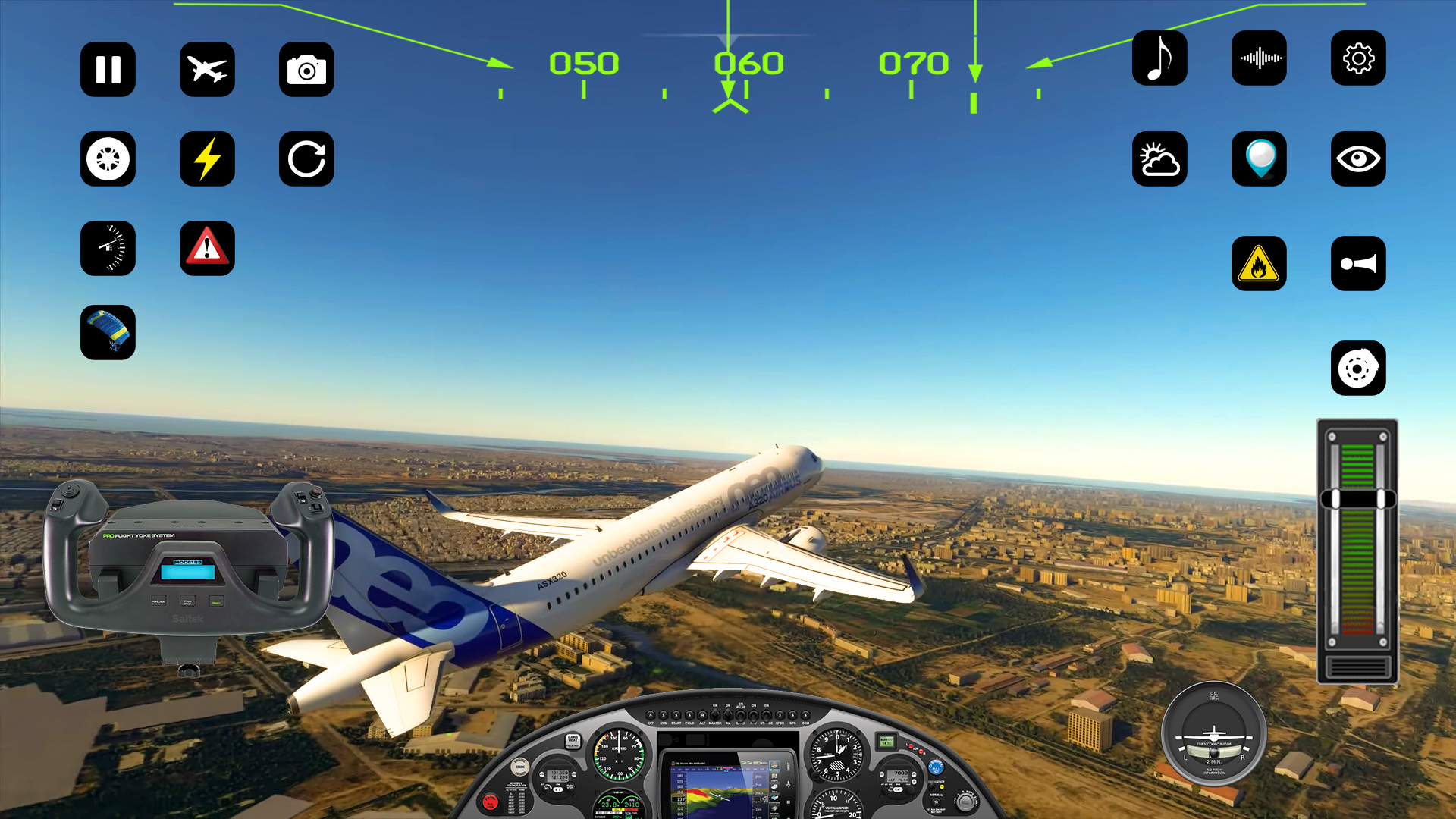Open the map location picker
Viewport: 1456px width, 819px height.
pyautogui.click(x=1259, y=159)
